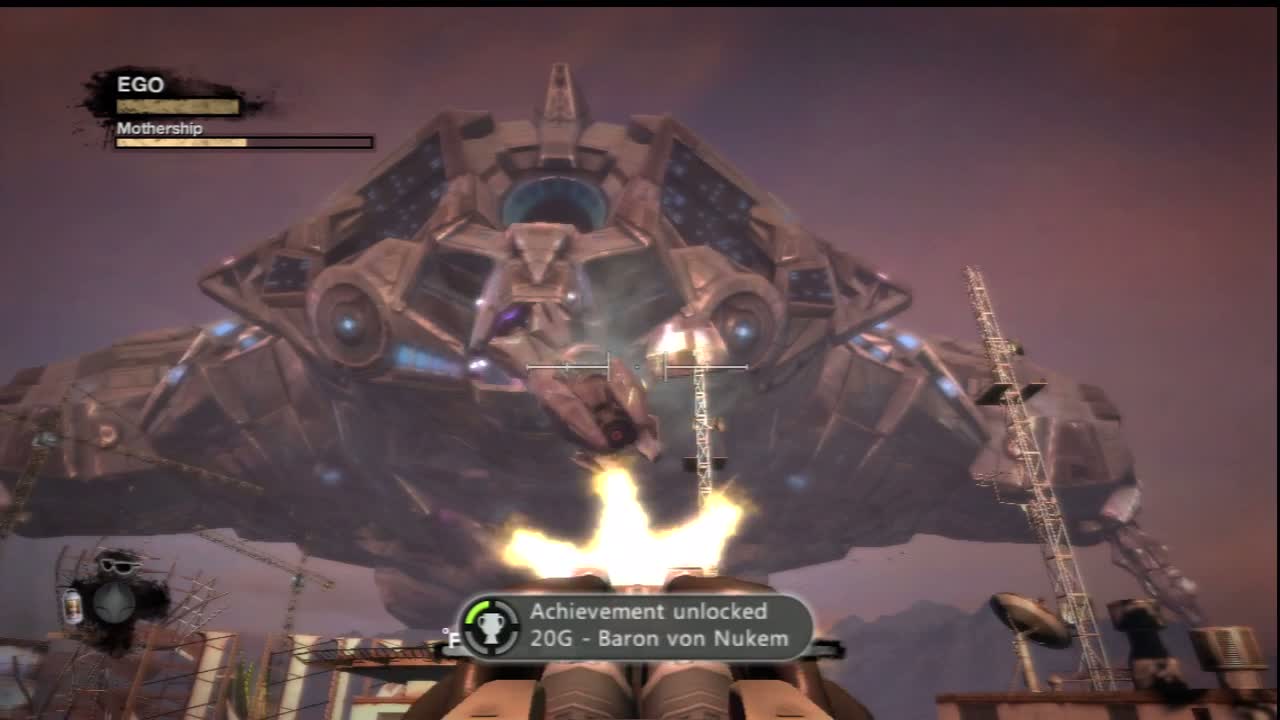Click the achievement trophy icon
Screen dimensions: 1280x720
pos(490,626)
